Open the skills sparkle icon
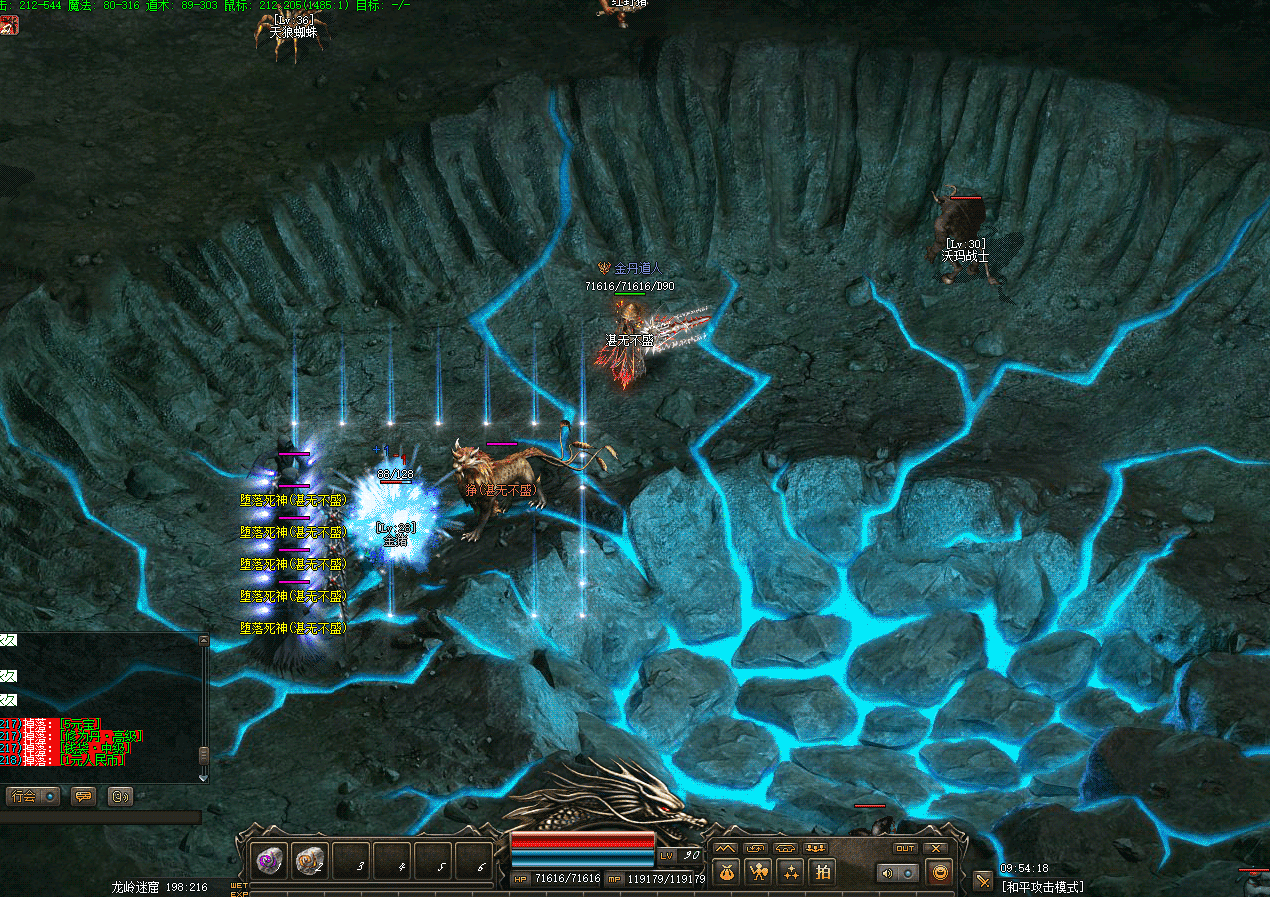The image size is (1270, 897). coord(790,872)
